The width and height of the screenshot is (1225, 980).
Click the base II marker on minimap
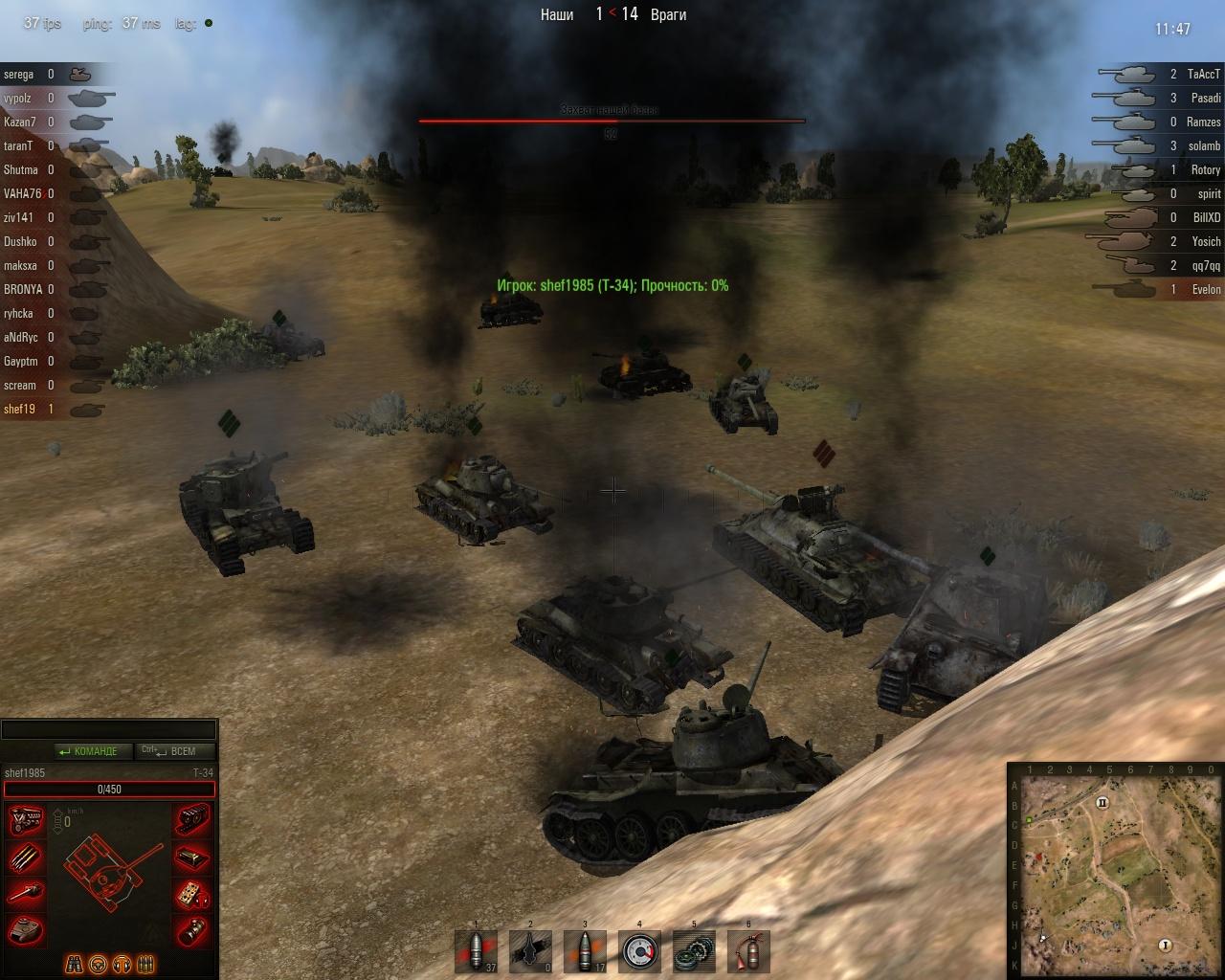click(1102, 803)
